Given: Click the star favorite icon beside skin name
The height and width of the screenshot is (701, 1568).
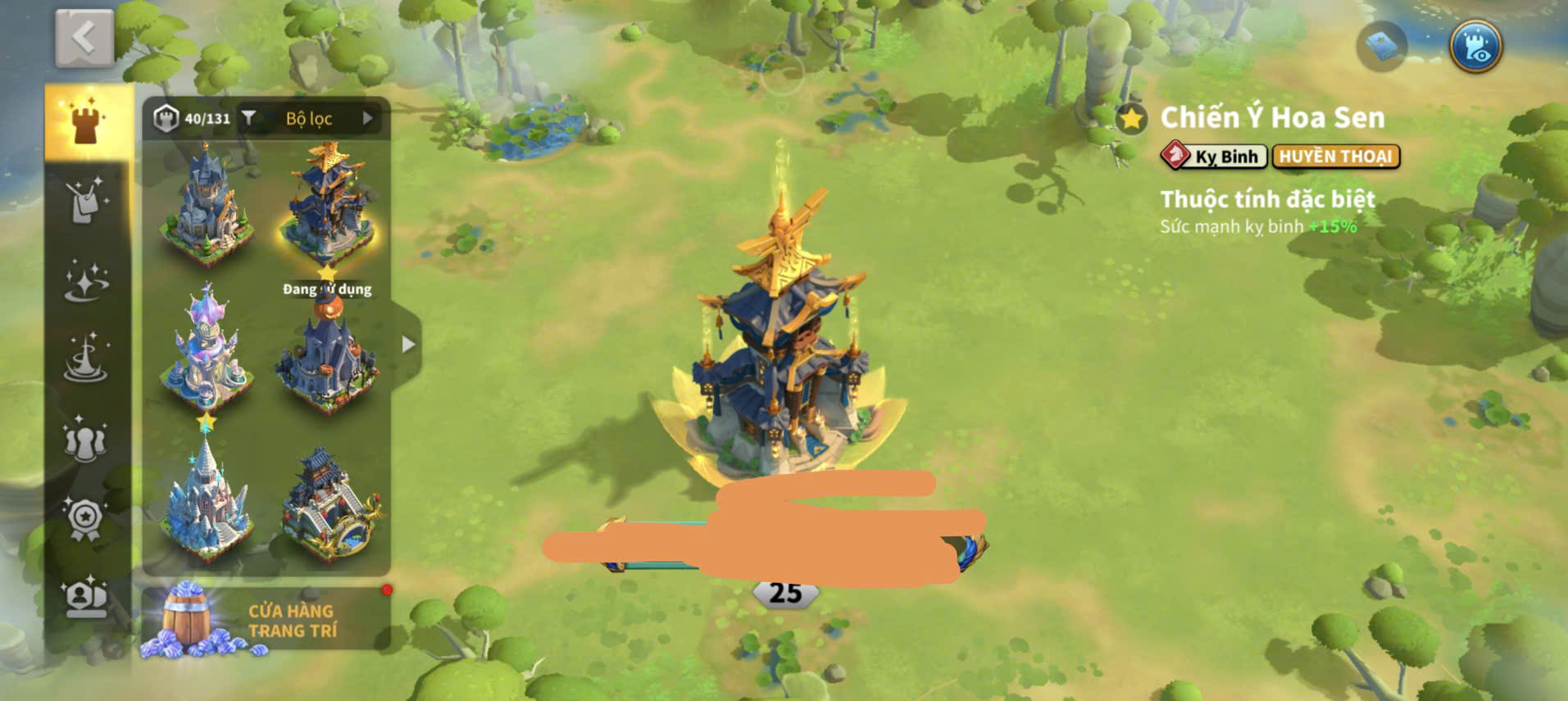Looking at the screenshot, I should tap(1131, 120).
